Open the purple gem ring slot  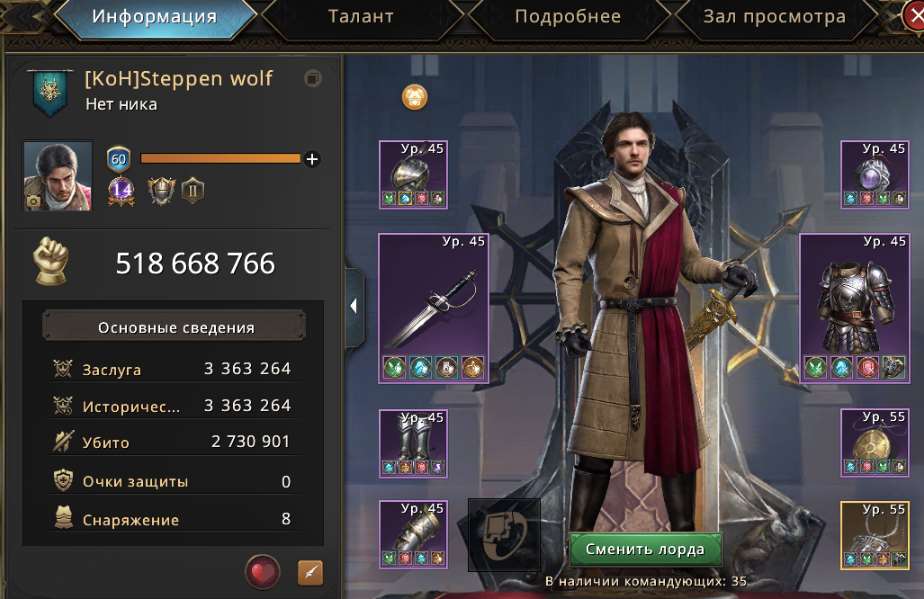tap(874, 174)
